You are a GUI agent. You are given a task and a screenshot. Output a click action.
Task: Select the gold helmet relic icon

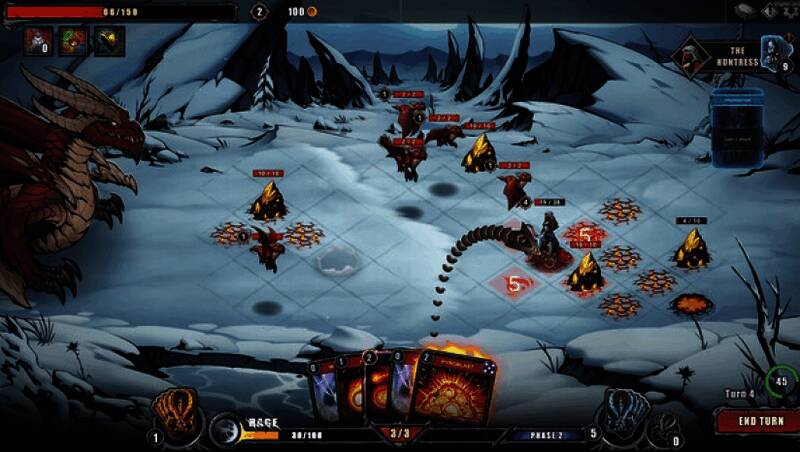coord(108,40)
